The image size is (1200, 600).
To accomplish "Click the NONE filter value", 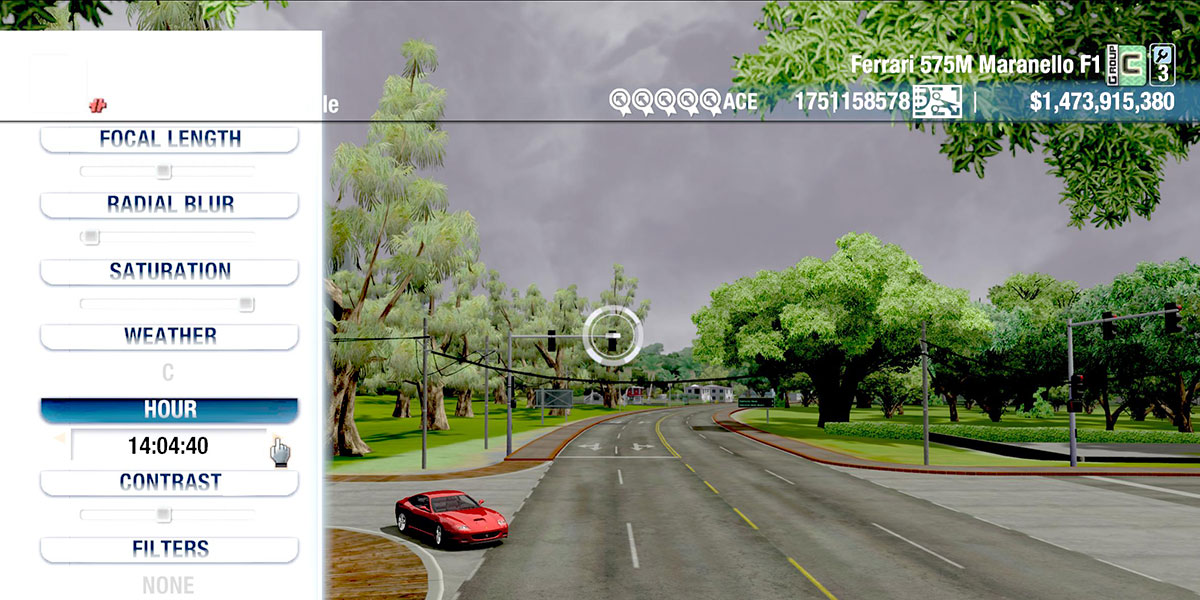I will point(168,585).
